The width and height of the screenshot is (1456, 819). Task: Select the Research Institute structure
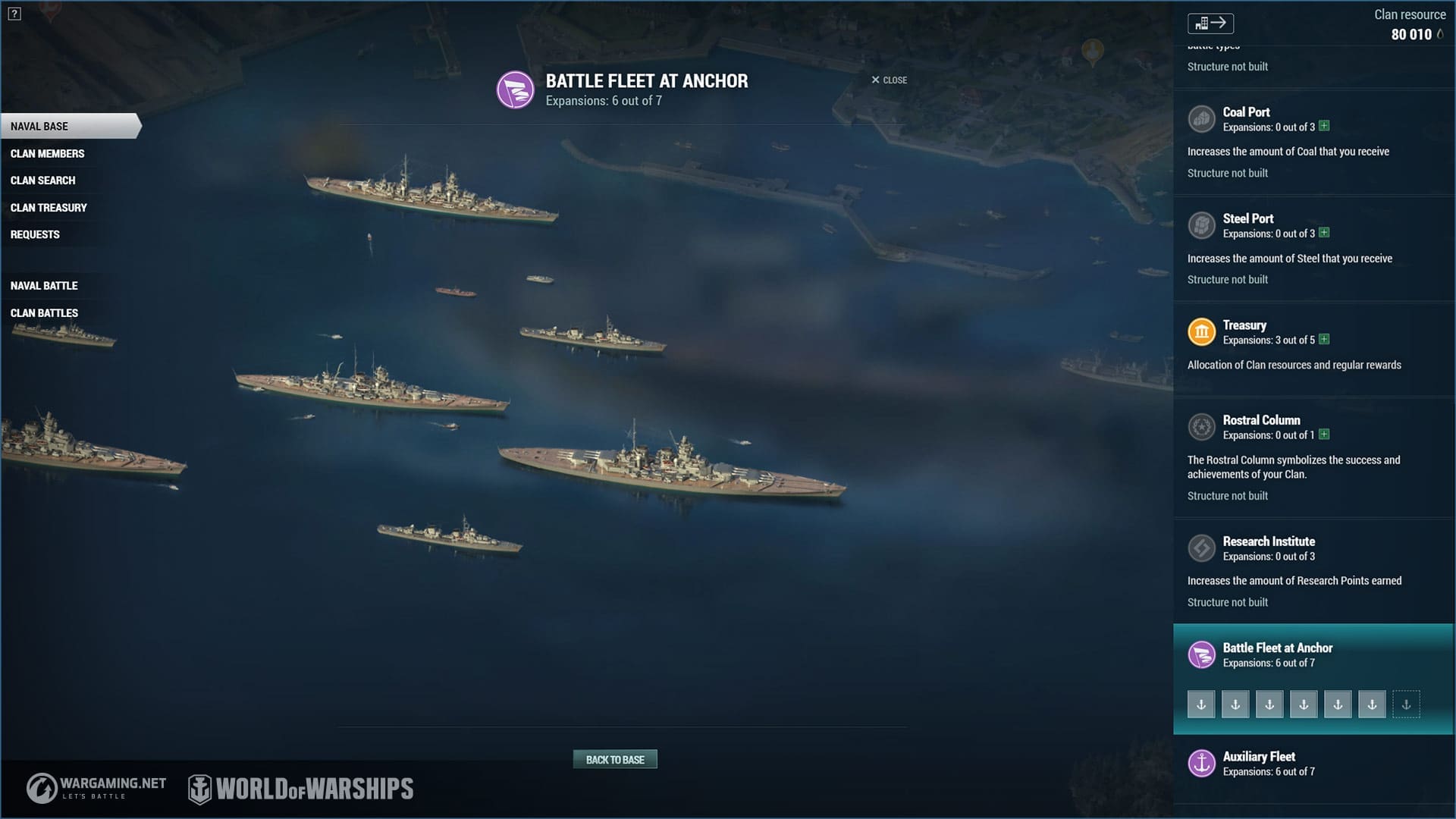1269,542
